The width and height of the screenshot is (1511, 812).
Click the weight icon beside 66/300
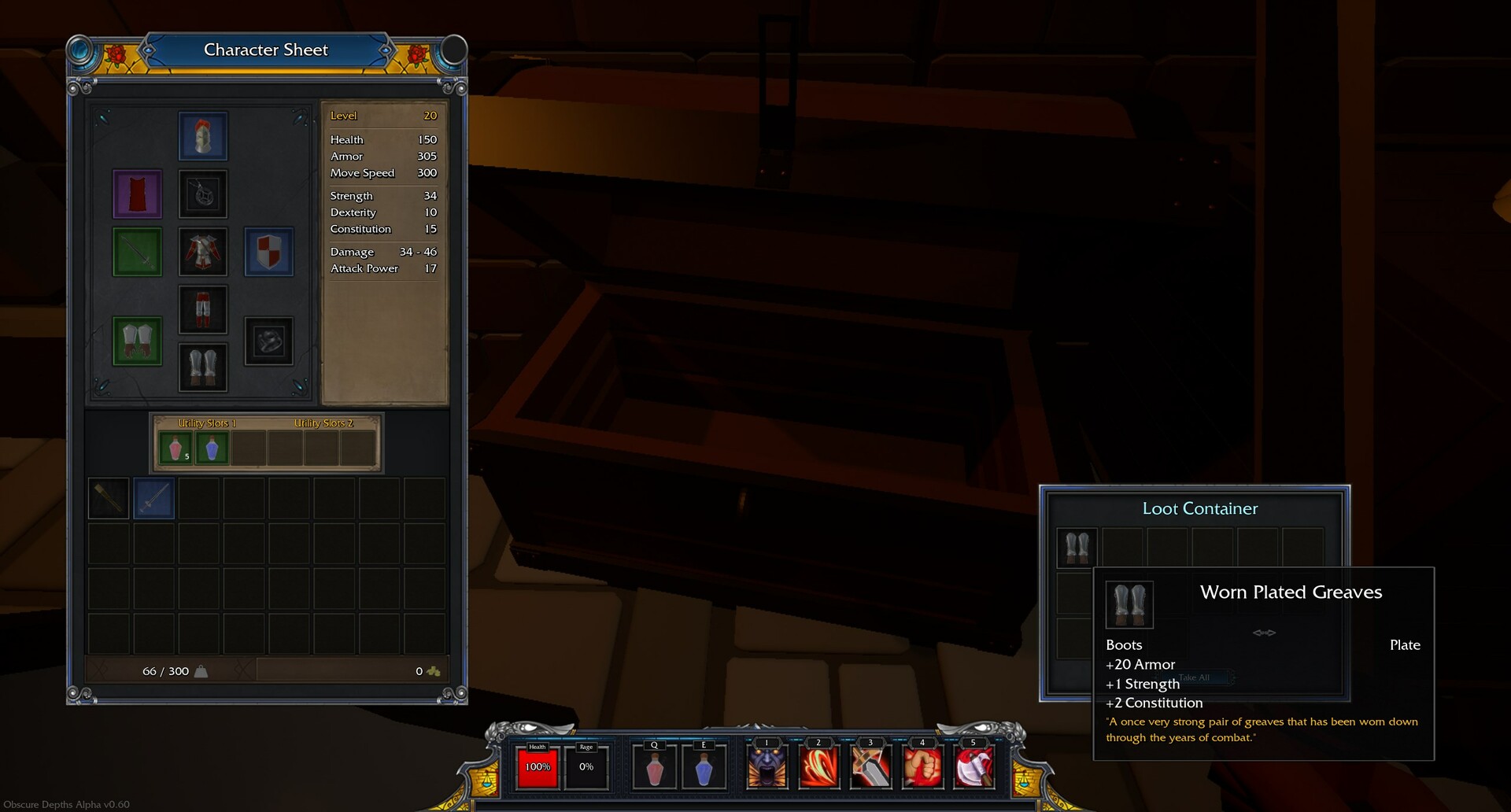[200, 670]
